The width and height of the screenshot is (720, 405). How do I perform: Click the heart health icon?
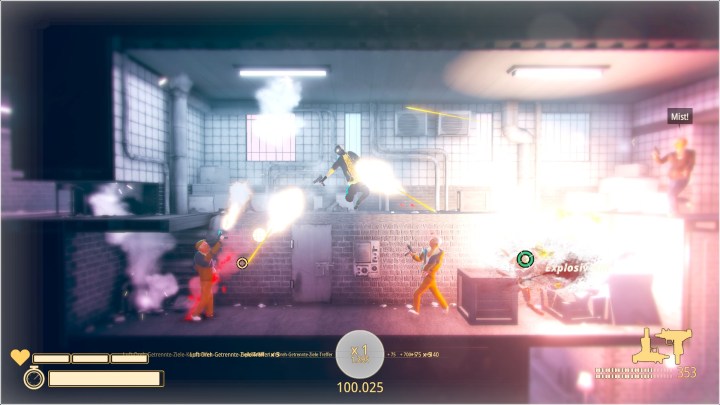pos(20,357)
